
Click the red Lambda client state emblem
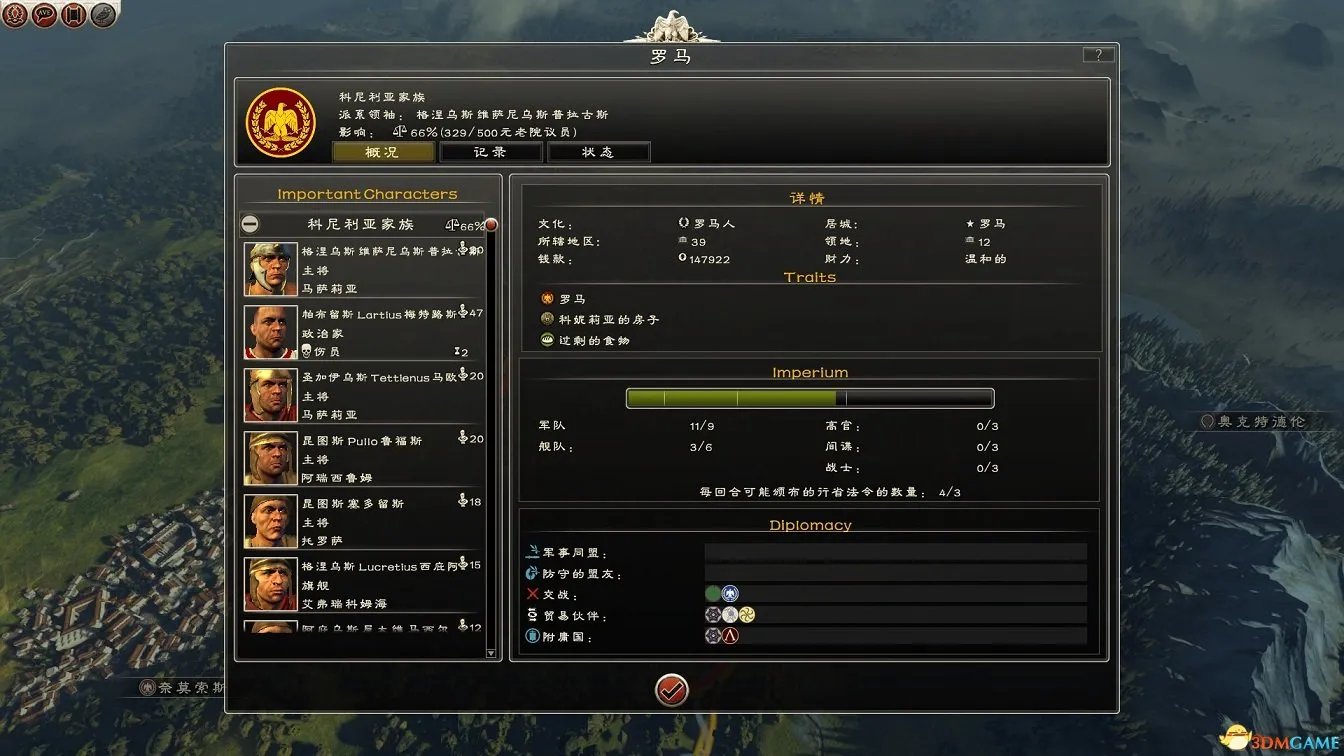click(x=730, y=634)
